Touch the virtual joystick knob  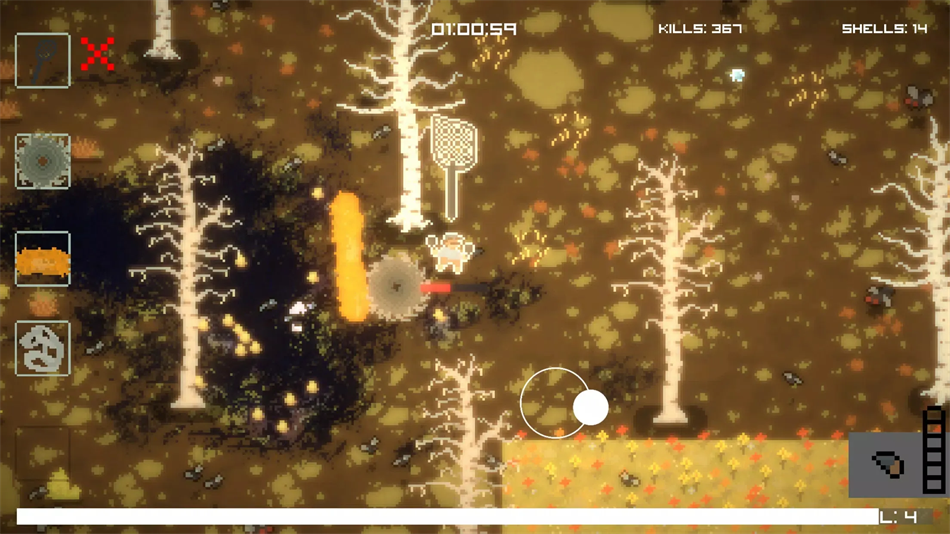click(590, 408)
